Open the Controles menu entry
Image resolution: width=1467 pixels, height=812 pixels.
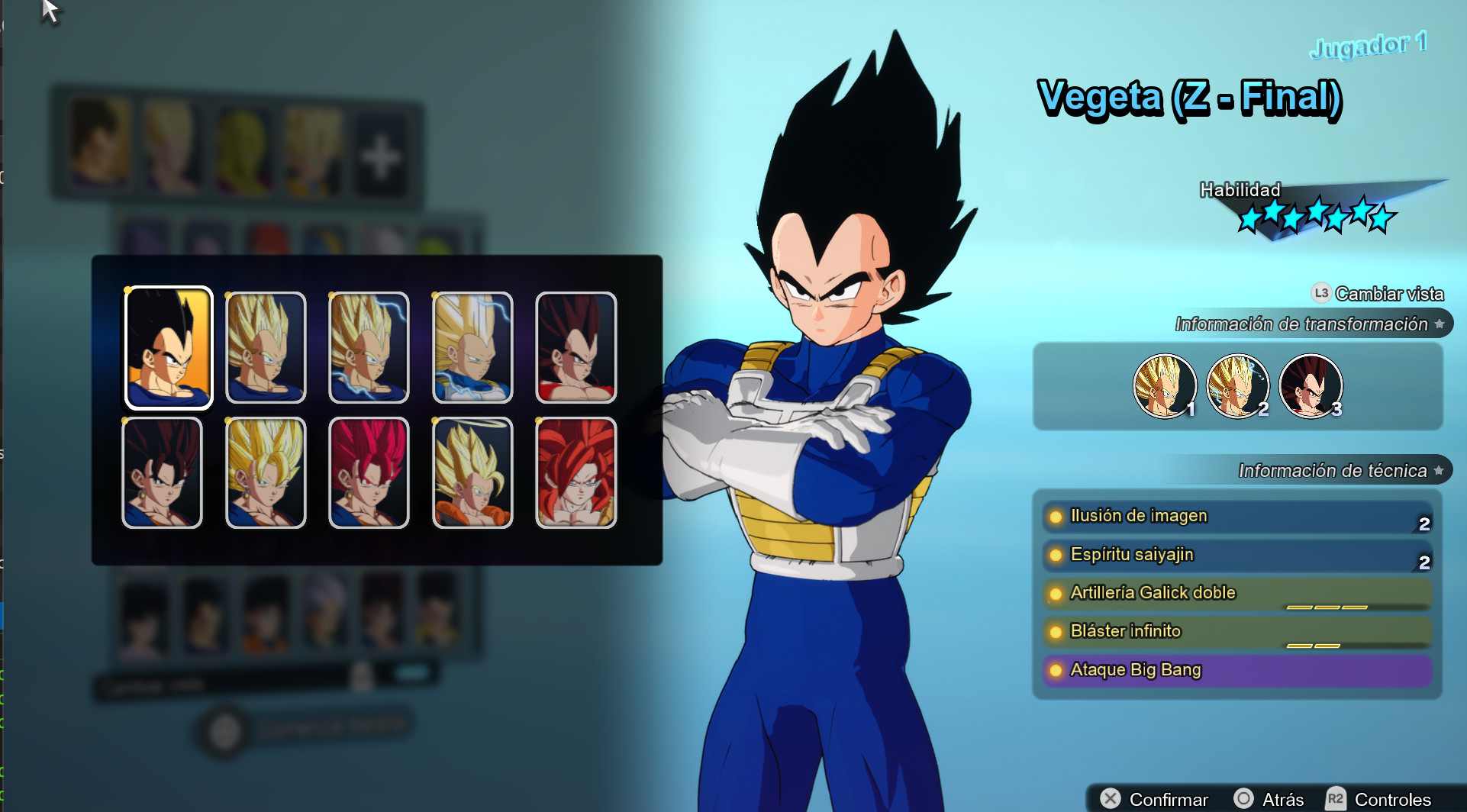1393,800
